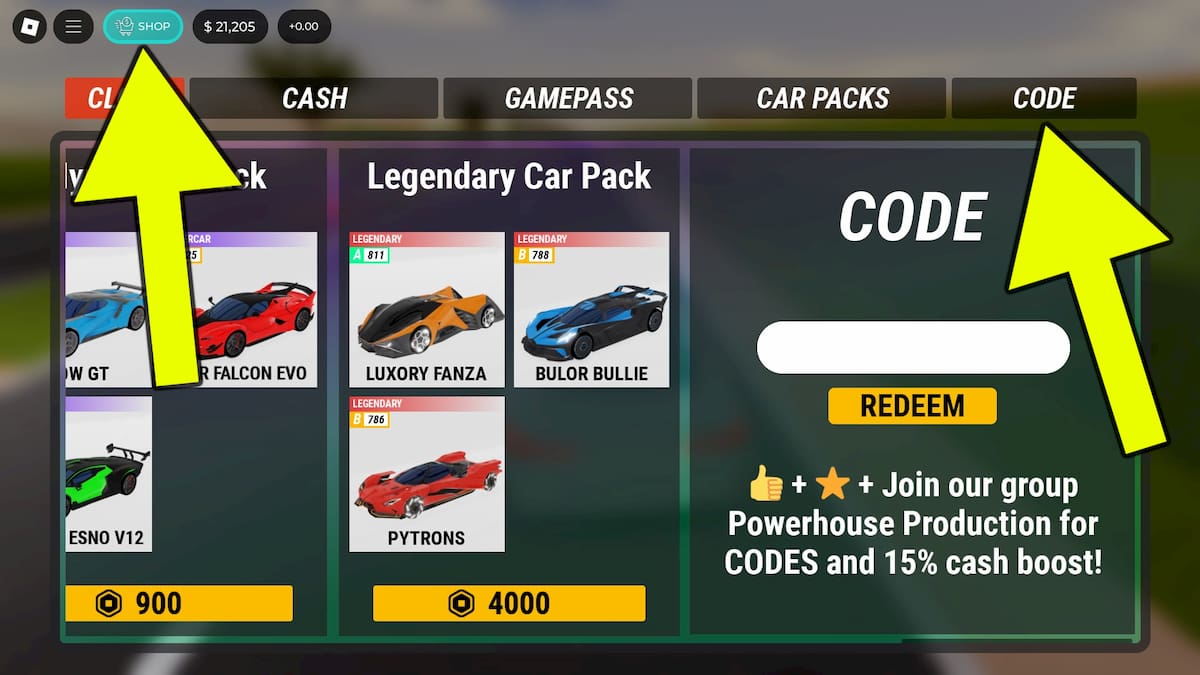Open the Roblox logo menu
Image resolution: width=1200 pixels, height=675 pixels.
click(x=29, y=26)
